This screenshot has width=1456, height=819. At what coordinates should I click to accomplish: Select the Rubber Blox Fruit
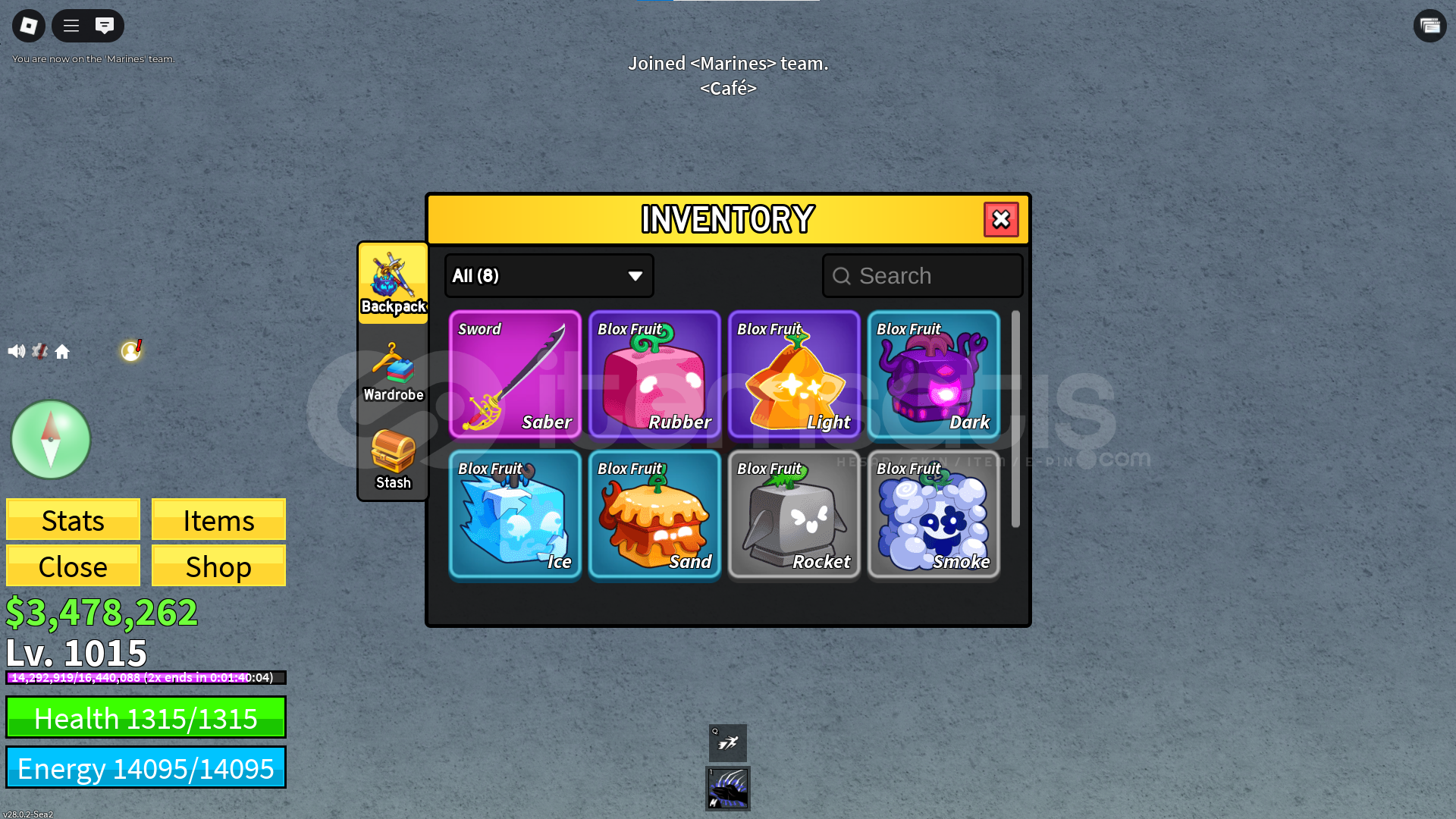click(x=654, y=375)
